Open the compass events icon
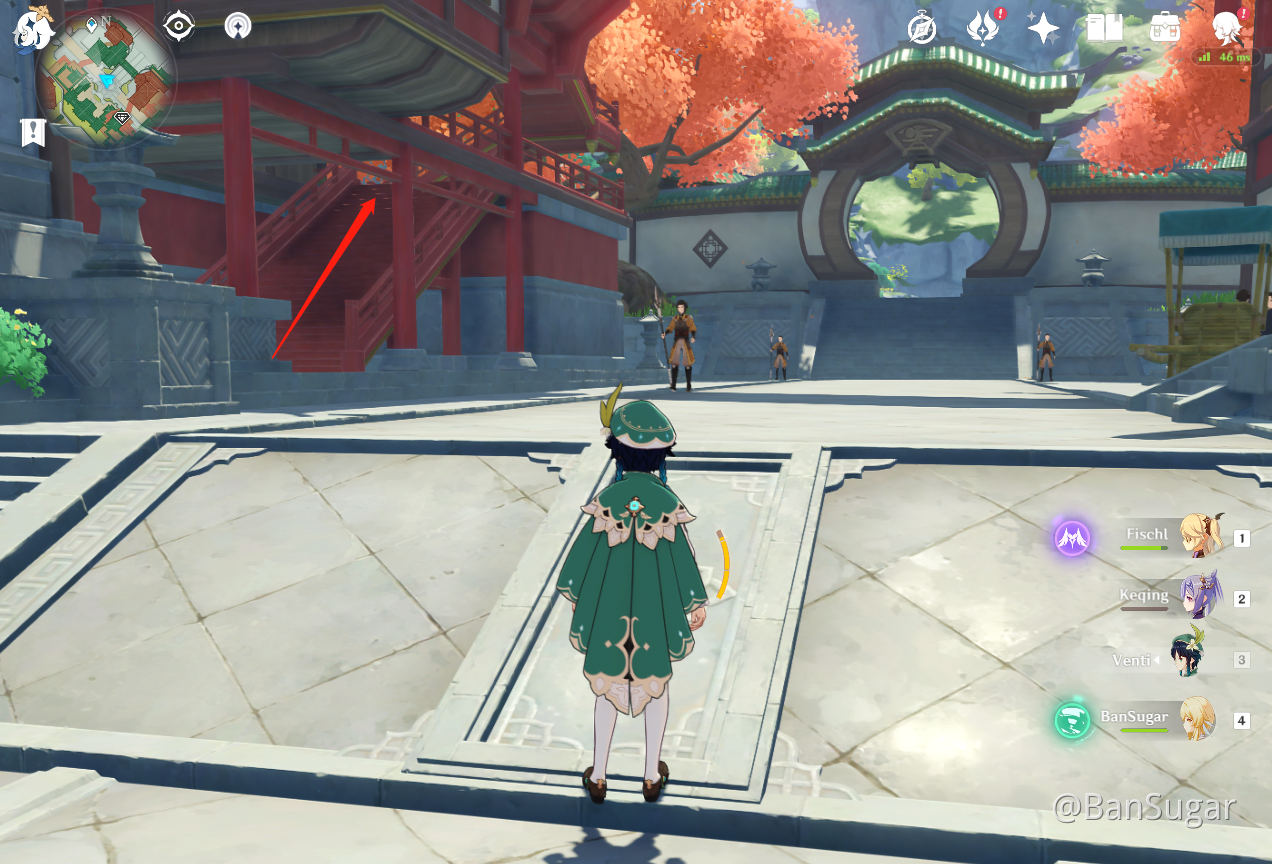Viewport: 1272px width, 864px height. (x=921, y=28)
